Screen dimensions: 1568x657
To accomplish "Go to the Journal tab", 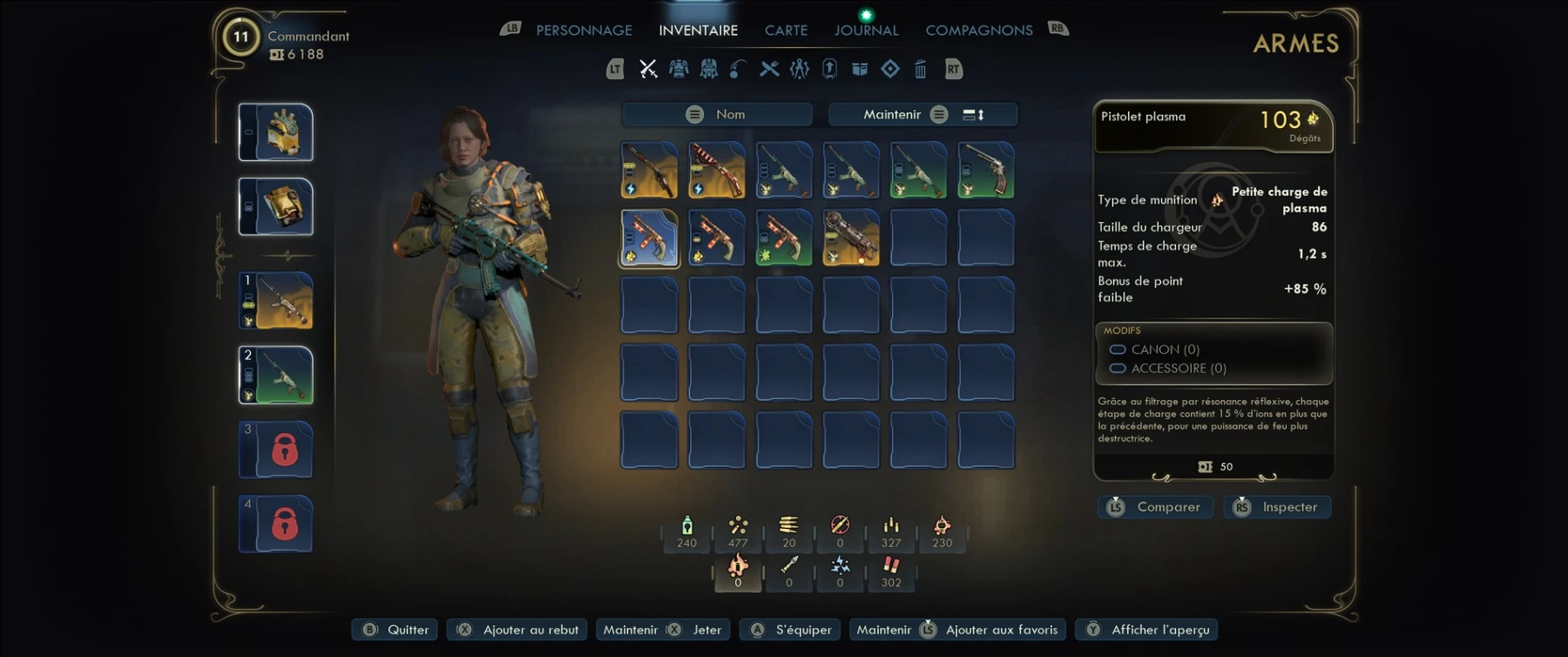I will [x=866, y=30].
